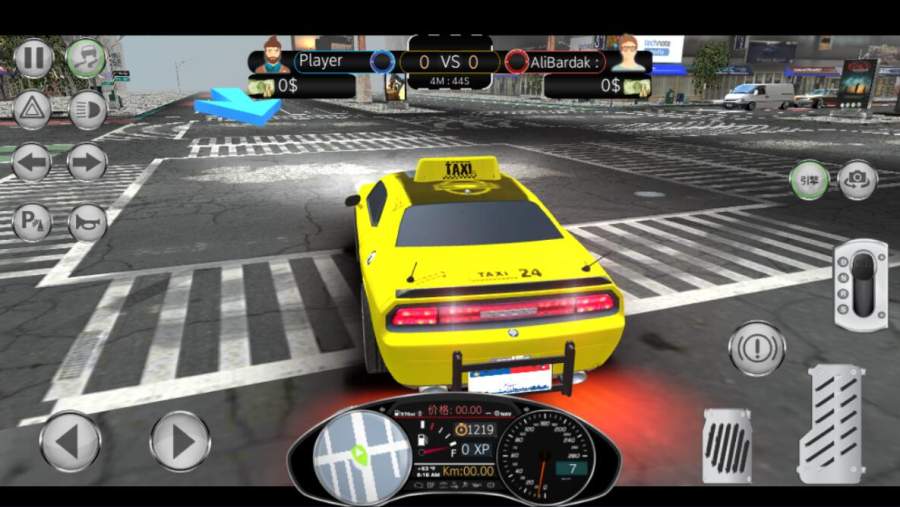Tap the parking assist P button
This screenshot has width=900, height=507.
click(x=33, y=221)
